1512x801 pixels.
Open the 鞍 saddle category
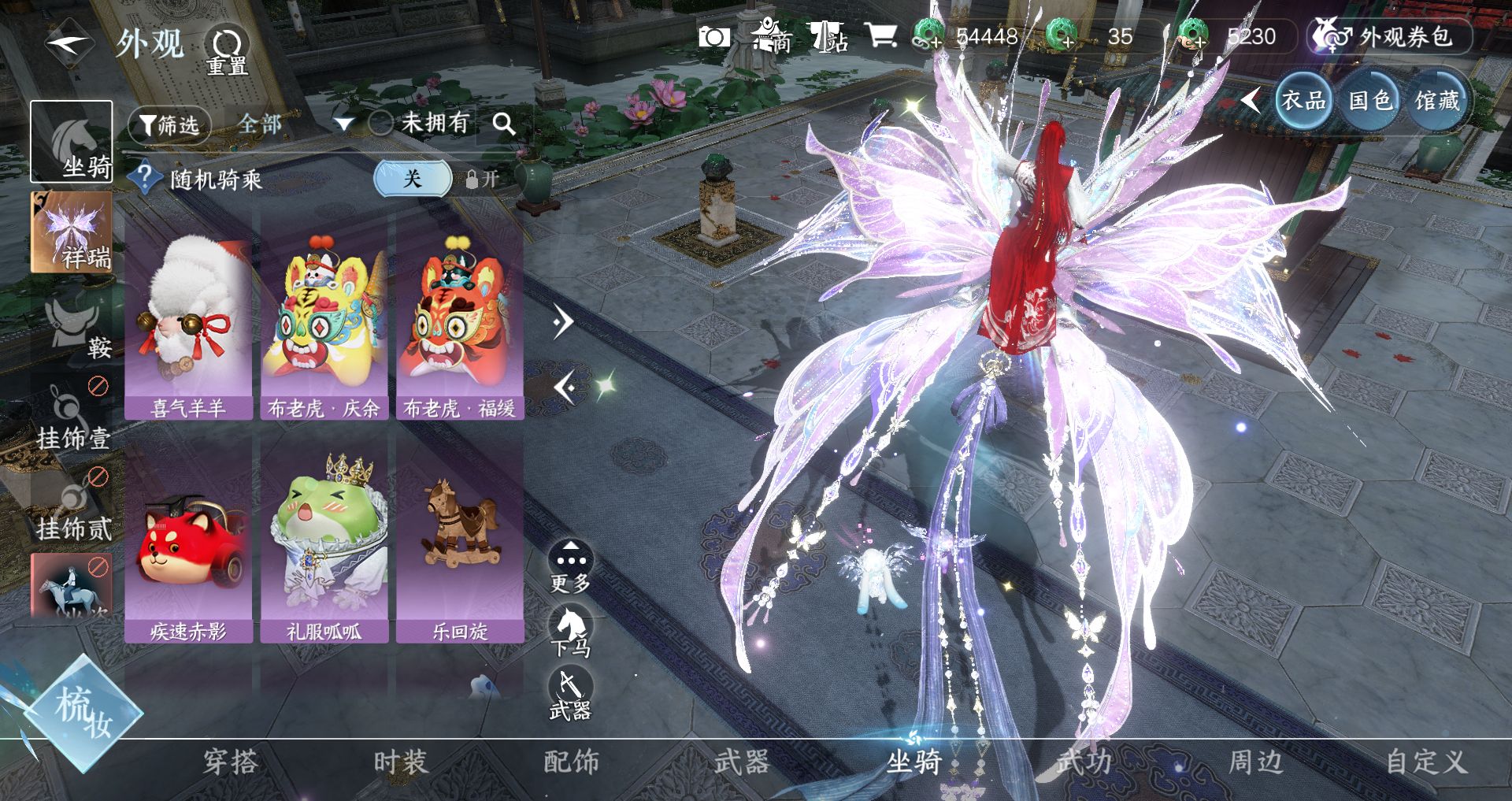[x=72, y=327]
